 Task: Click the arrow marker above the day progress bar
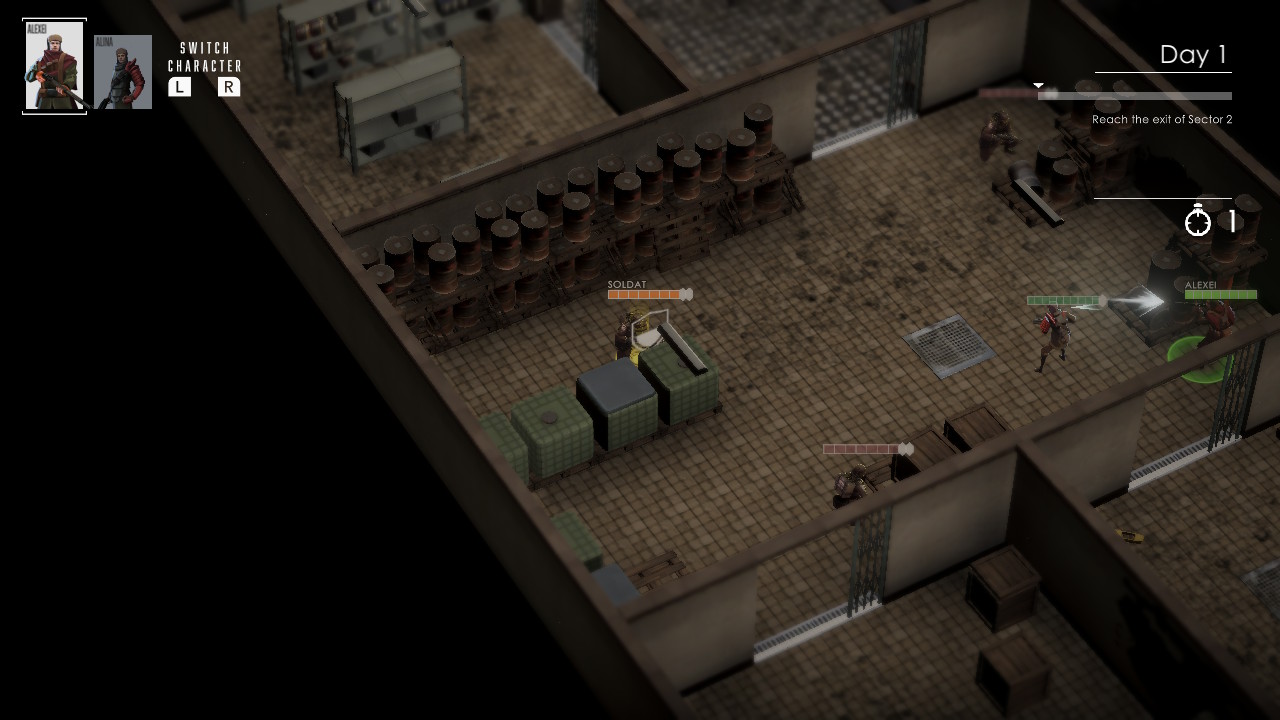[x=1038, y=84]
